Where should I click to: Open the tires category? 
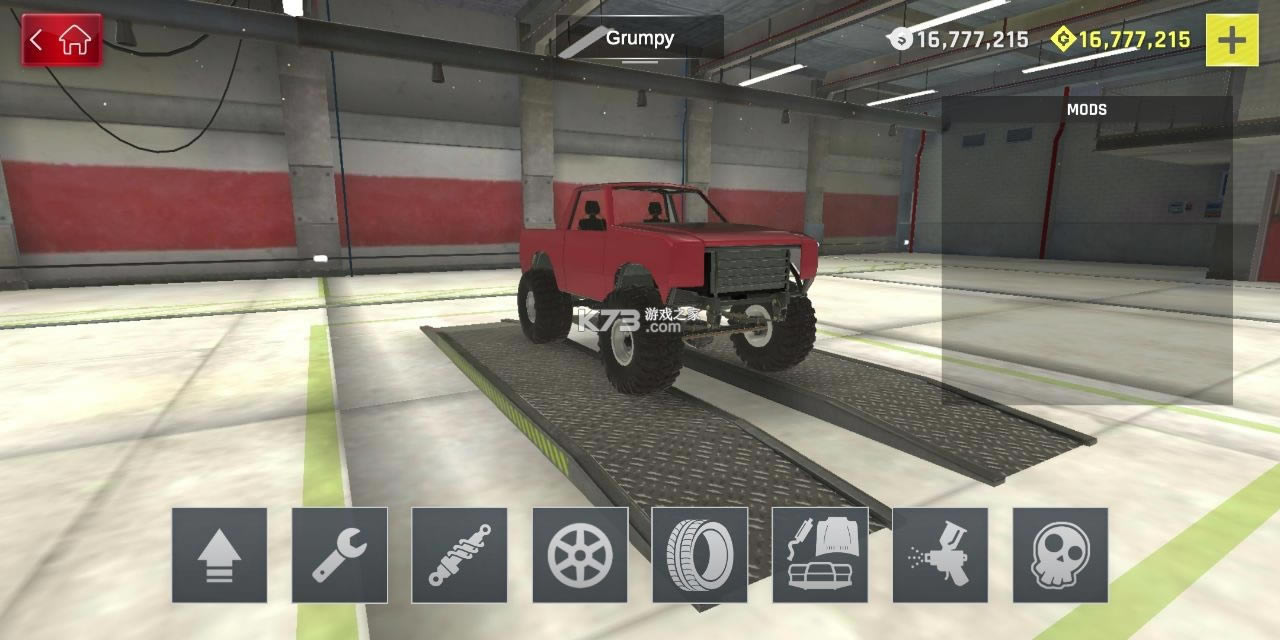(x=700, y=555)
